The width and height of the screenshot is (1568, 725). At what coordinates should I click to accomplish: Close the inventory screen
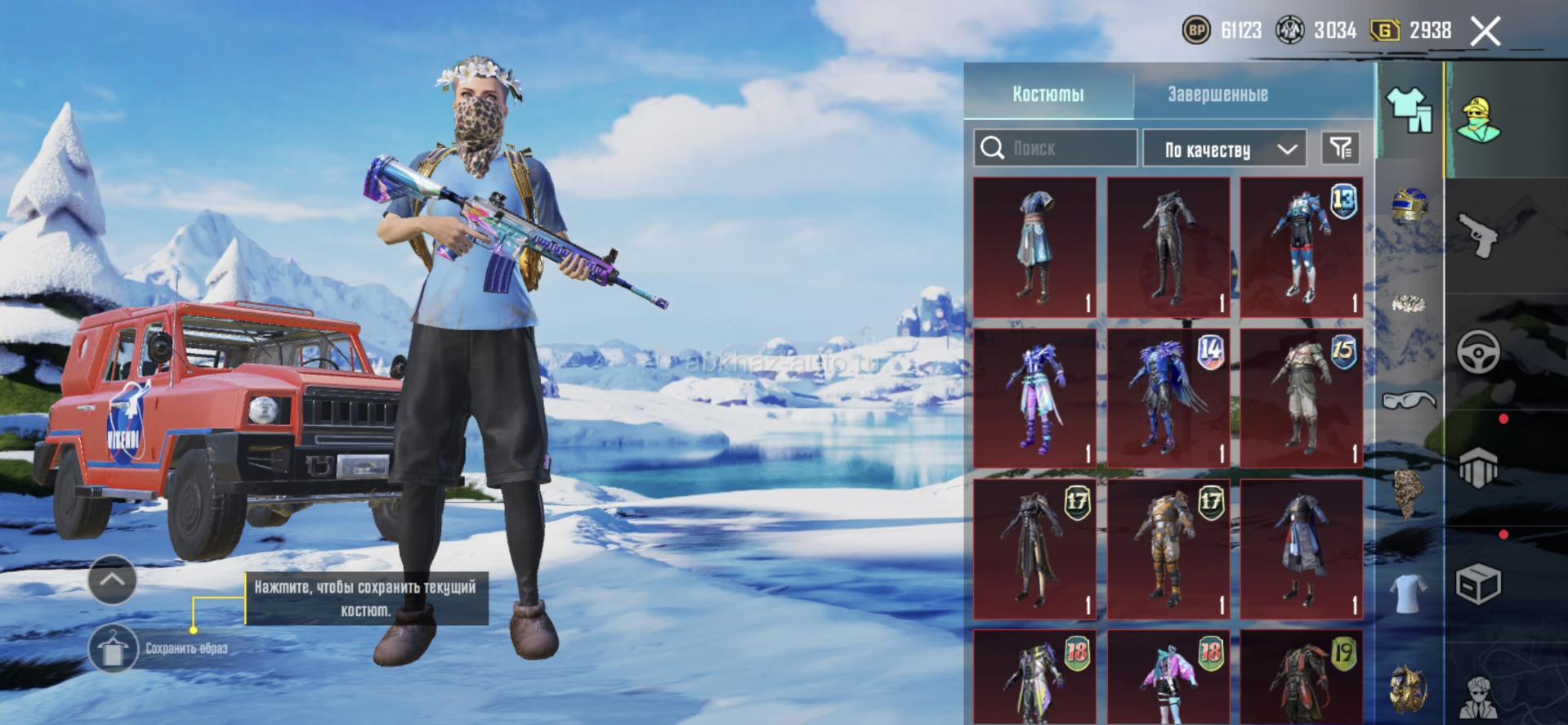(x=1485, y=32)
